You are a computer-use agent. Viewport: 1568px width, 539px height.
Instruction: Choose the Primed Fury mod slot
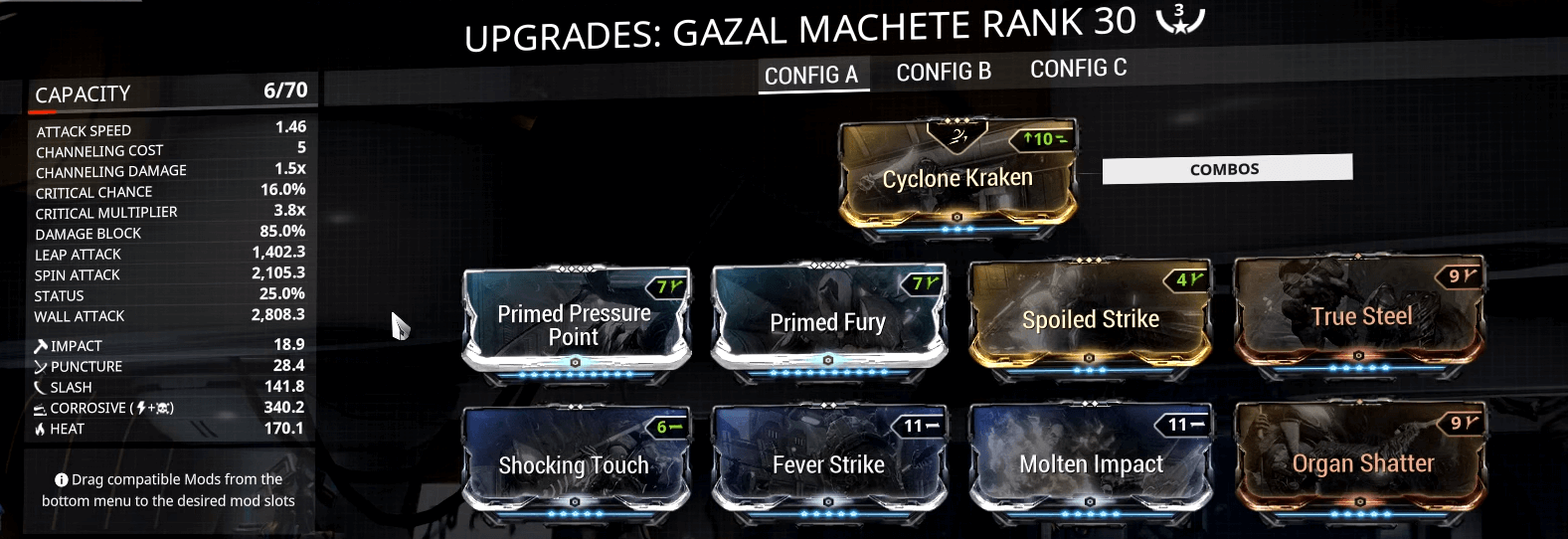[827, 322]
